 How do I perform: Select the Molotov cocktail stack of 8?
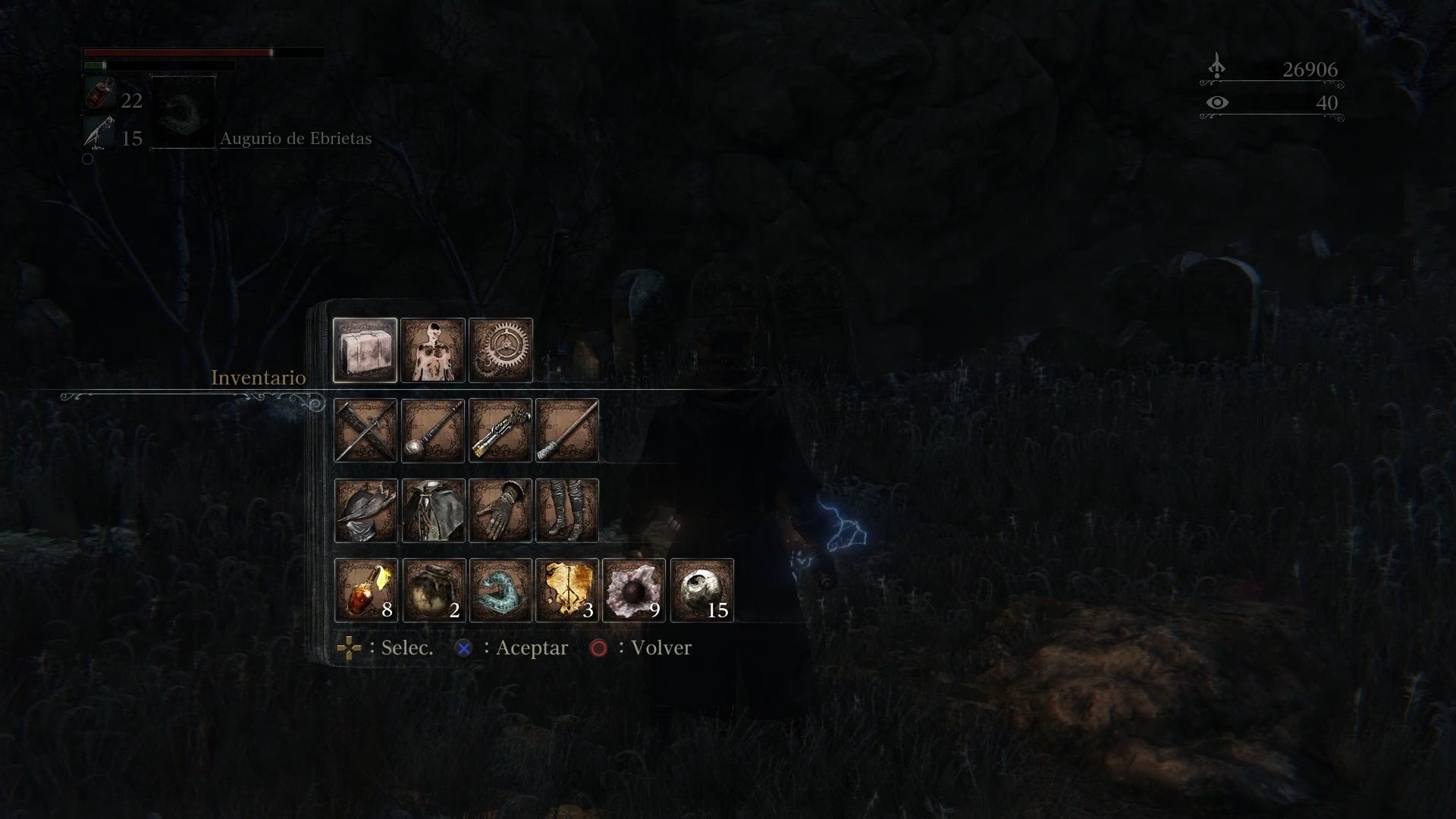click(x=365, y=591)
